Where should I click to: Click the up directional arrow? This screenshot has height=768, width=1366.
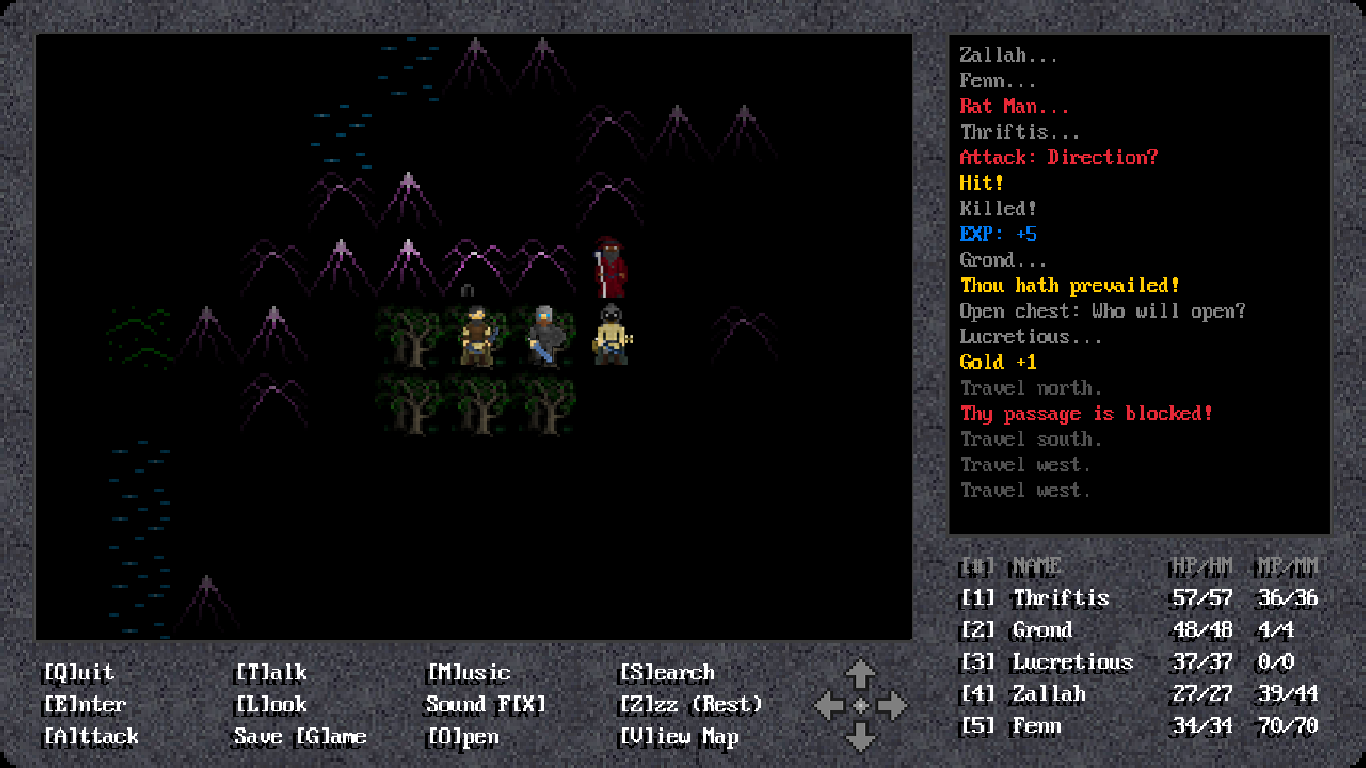click(x=861, y=672)
